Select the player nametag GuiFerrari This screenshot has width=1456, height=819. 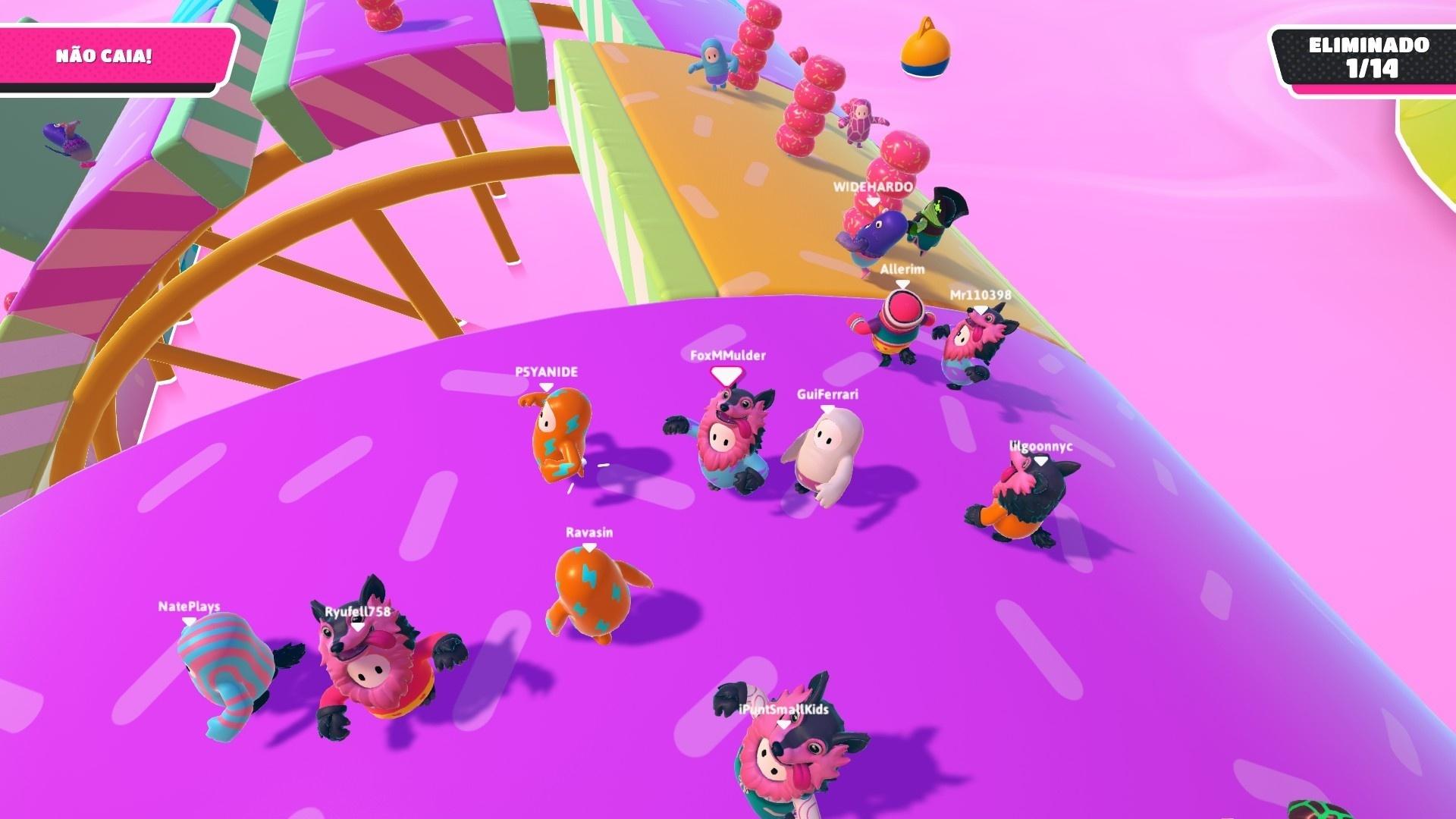pos(827,394)
